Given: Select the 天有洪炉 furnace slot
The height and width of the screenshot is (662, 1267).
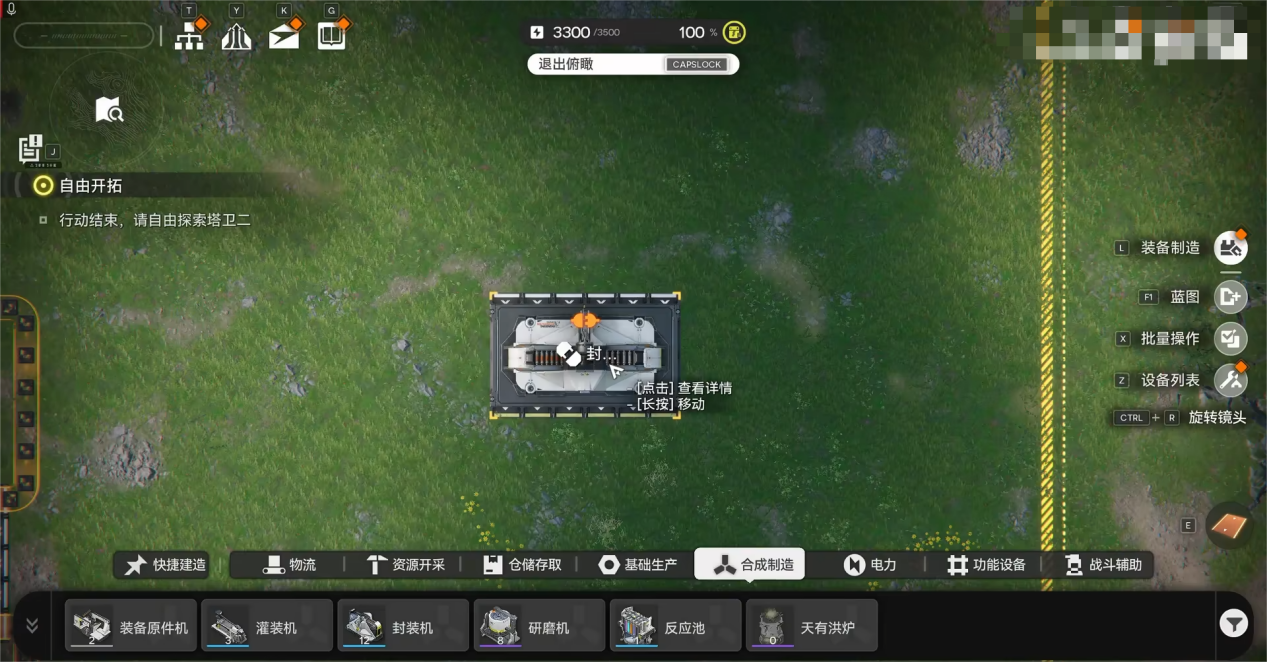Looking at the screenshot, I should tap(811, 626).
